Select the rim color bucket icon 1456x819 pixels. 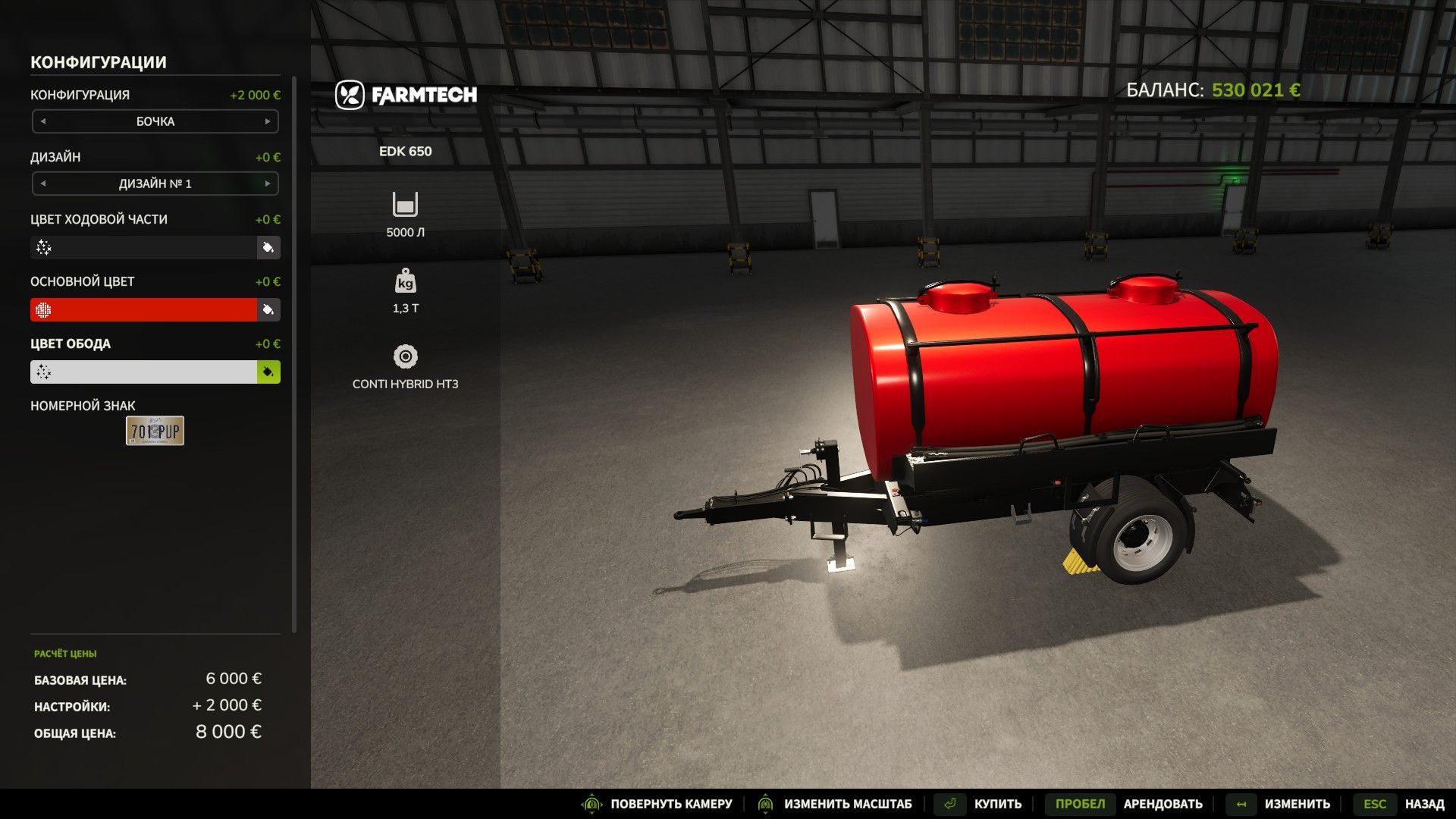pos(267,372)
